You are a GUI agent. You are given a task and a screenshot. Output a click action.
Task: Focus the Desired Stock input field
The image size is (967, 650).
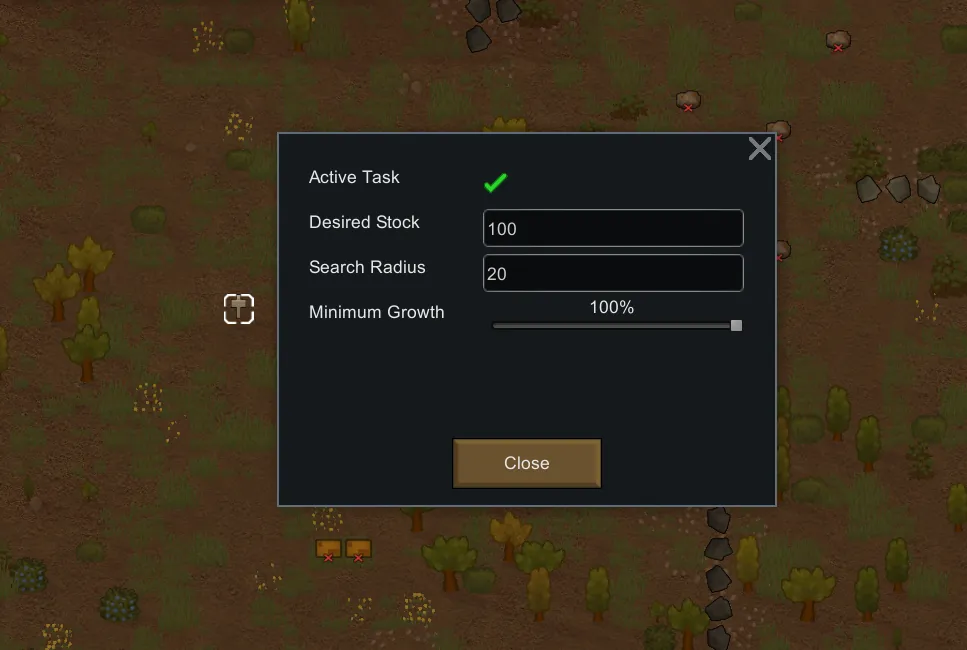coord(612,228)
